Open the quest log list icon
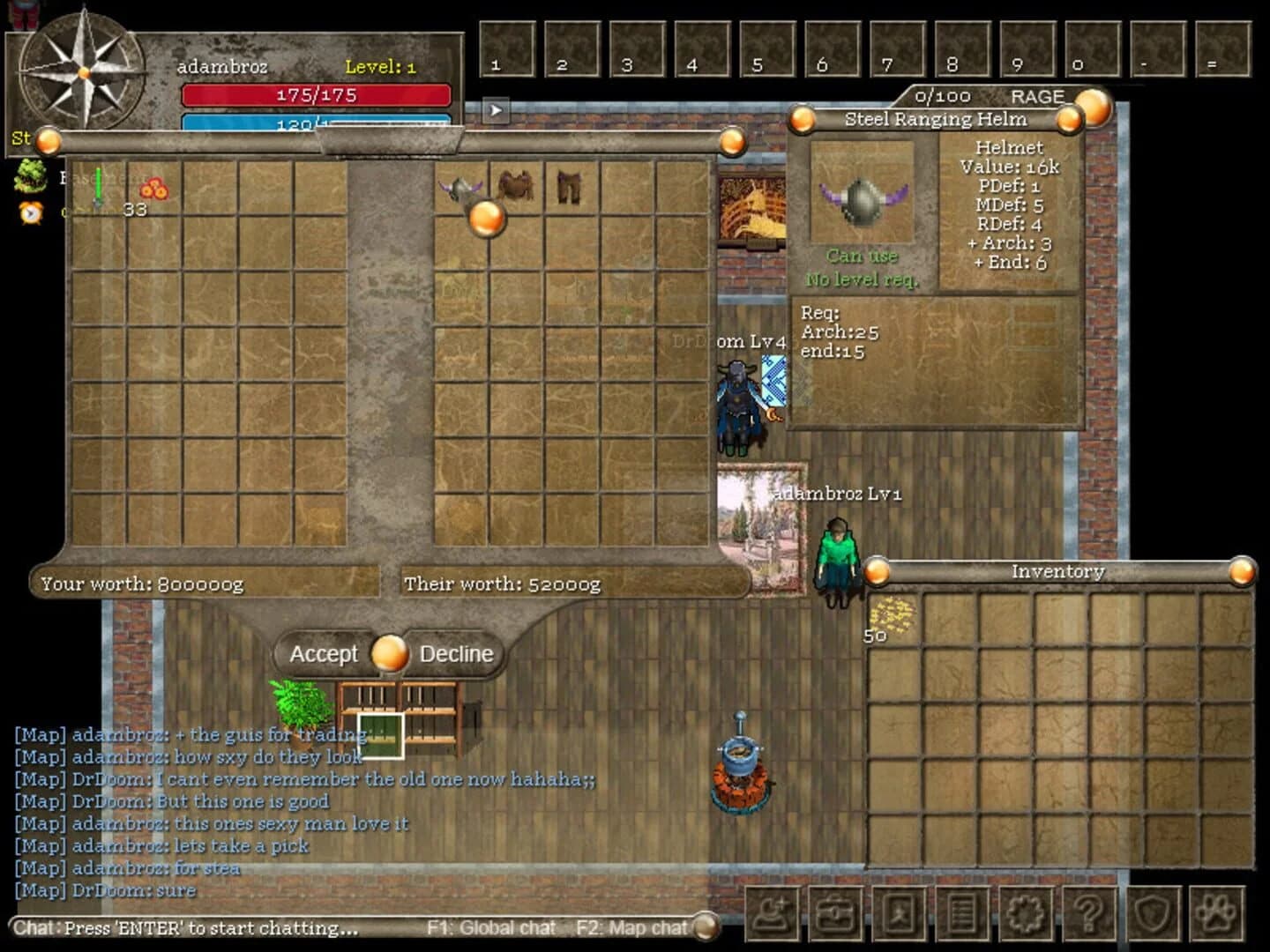Viewport: 1270px width, 952px height. 963,914
